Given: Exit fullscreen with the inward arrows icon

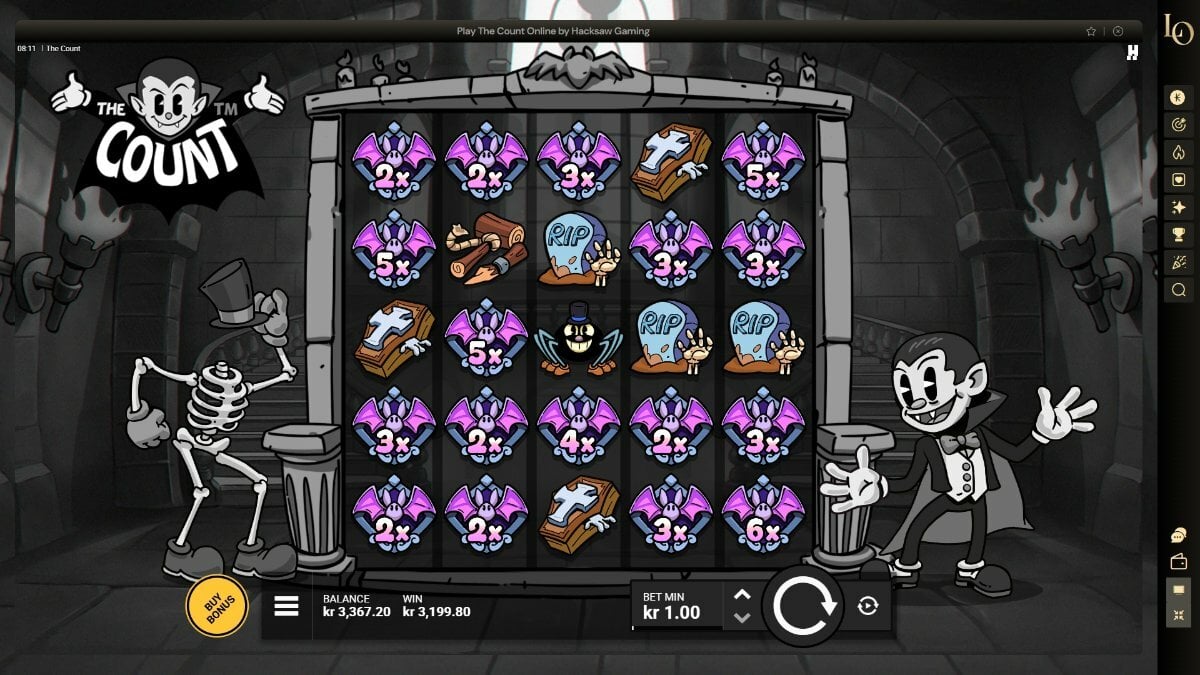Looking at the screenshot, I should tap(1178, 616).
